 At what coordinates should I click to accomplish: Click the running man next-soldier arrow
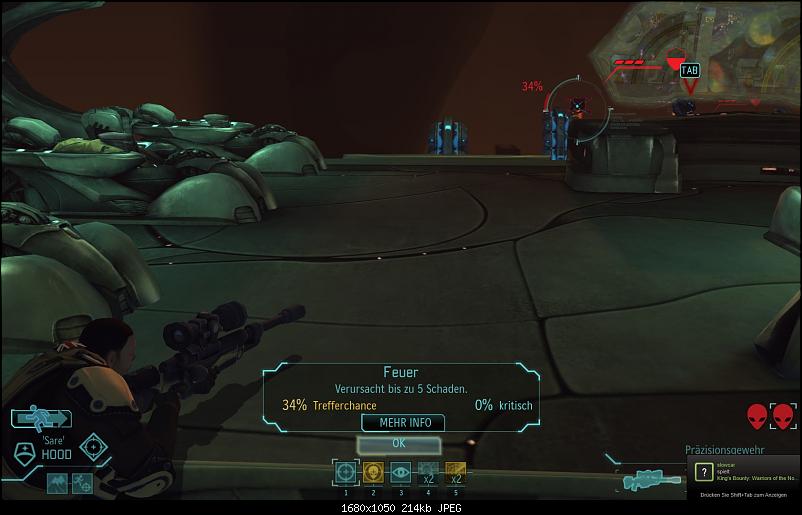(x=41, y=419)
